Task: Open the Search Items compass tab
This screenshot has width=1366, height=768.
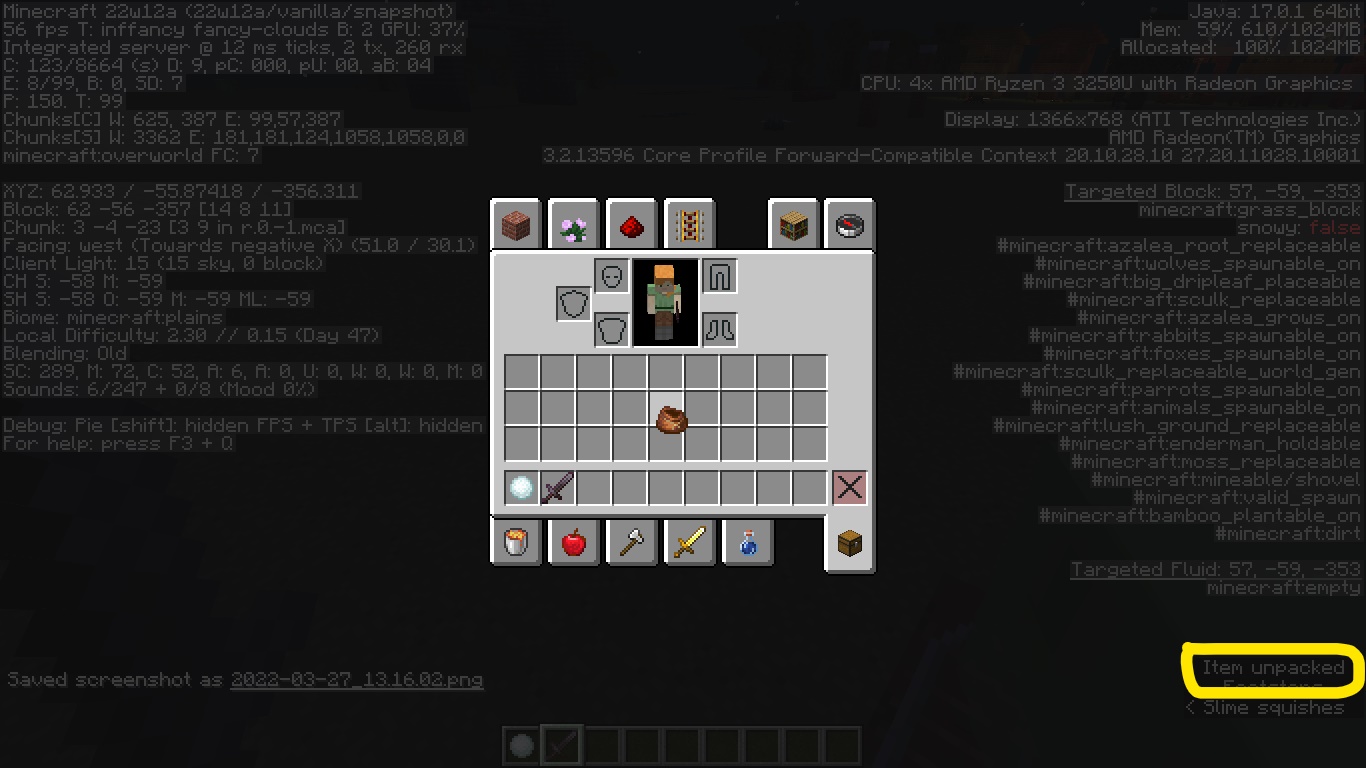Action: coord(850,226)
